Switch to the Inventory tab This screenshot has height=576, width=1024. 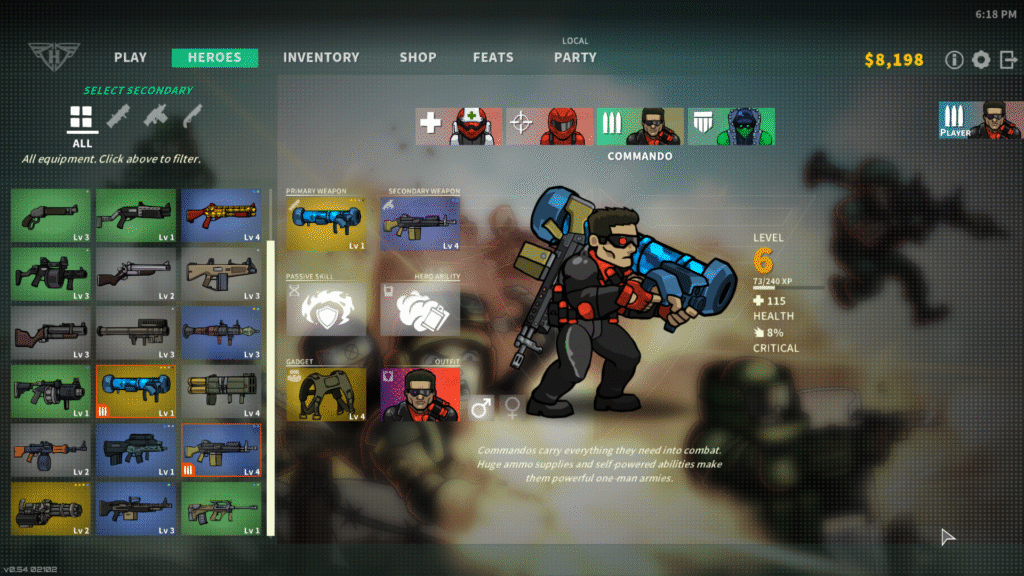321,58
